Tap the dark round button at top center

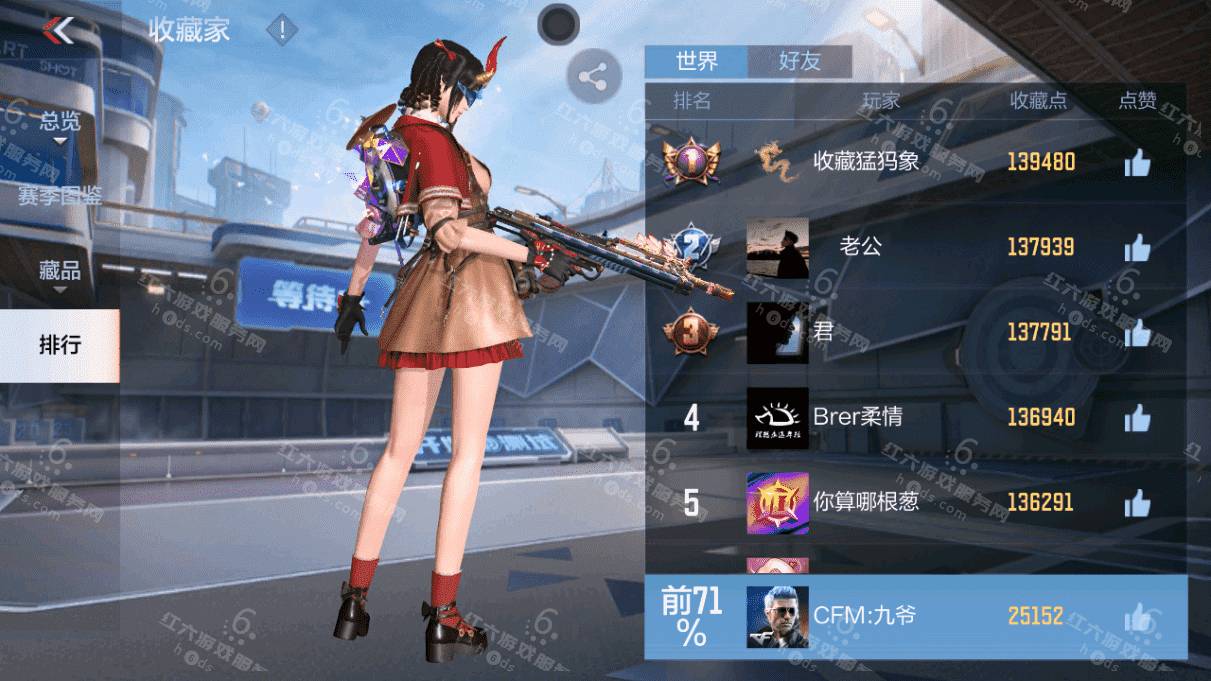pyautogui.click(x=558, y=24)
